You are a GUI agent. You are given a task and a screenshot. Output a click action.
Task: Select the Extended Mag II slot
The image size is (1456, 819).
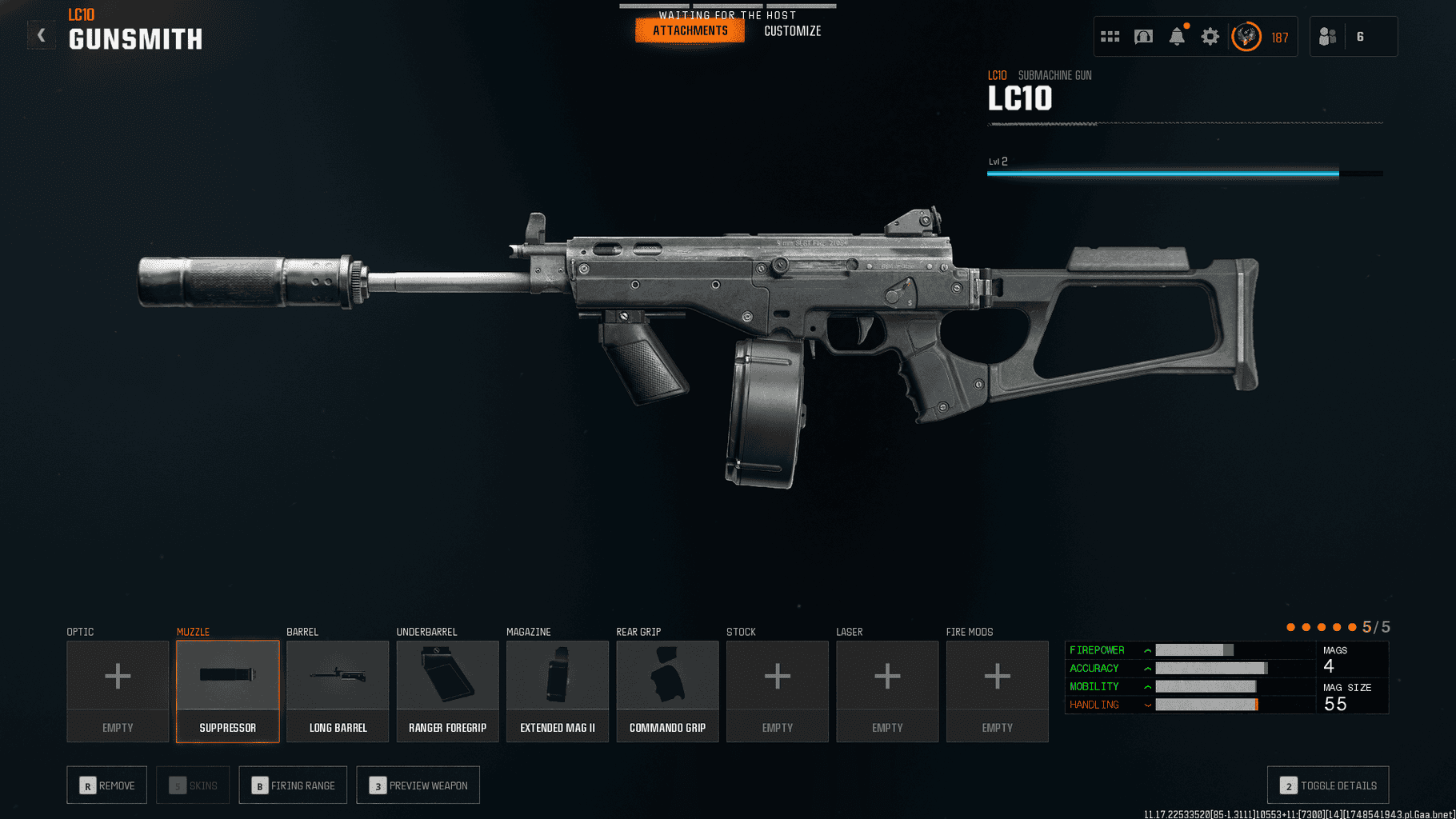pos(558,691)
